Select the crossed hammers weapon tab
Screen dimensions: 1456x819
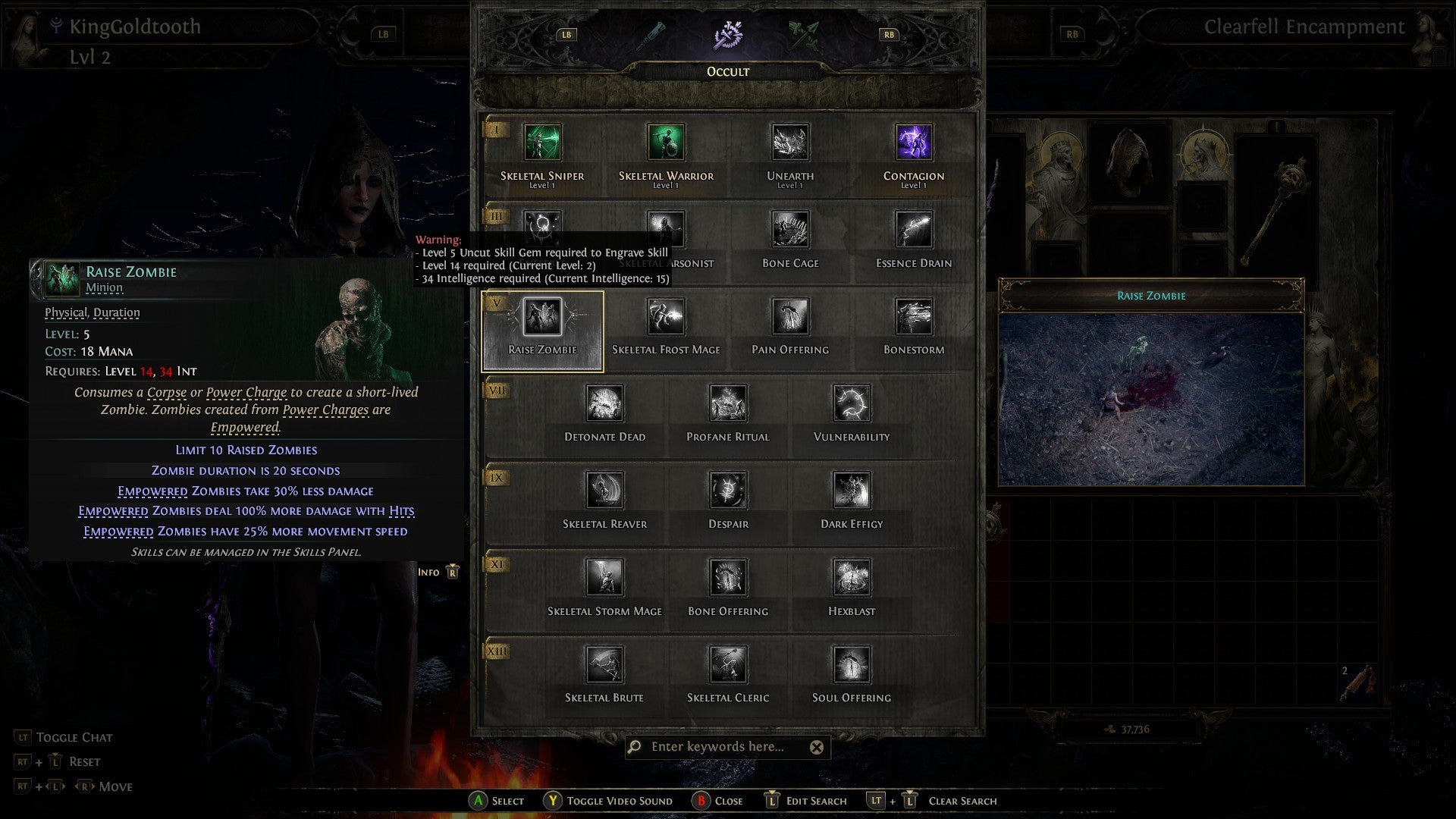tap(727, 35)
